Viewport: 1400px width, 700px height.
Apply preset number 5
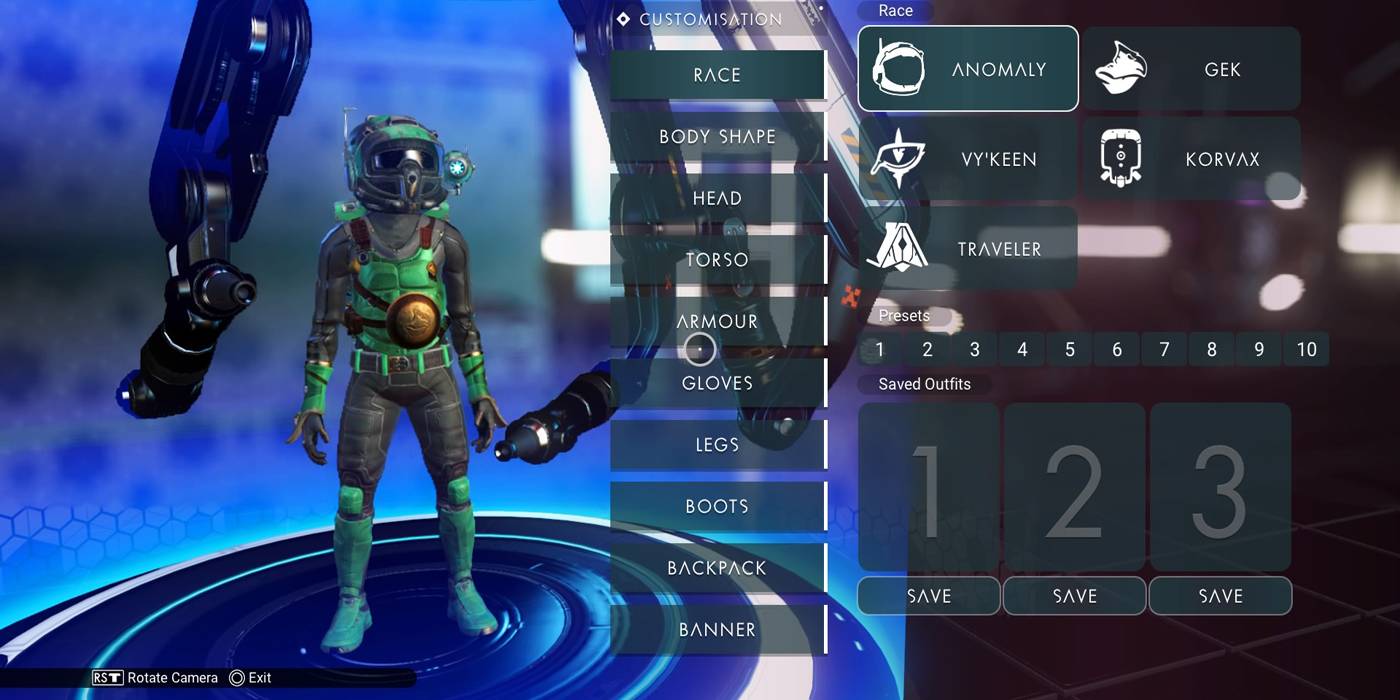click(x=1070, y=350)
